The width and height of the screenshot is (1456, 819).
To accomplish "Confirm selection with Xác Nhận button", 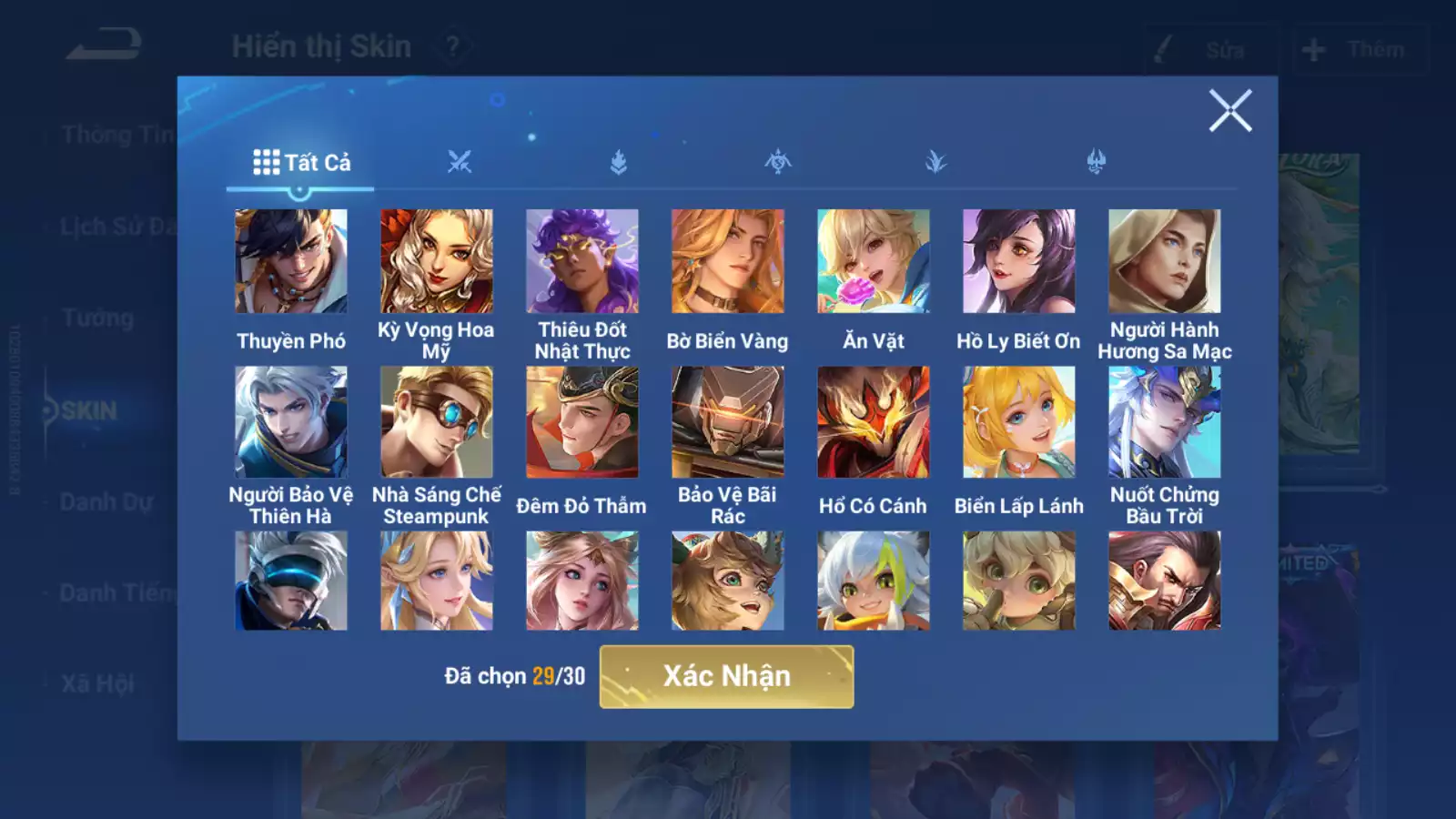I will [726, 676].
